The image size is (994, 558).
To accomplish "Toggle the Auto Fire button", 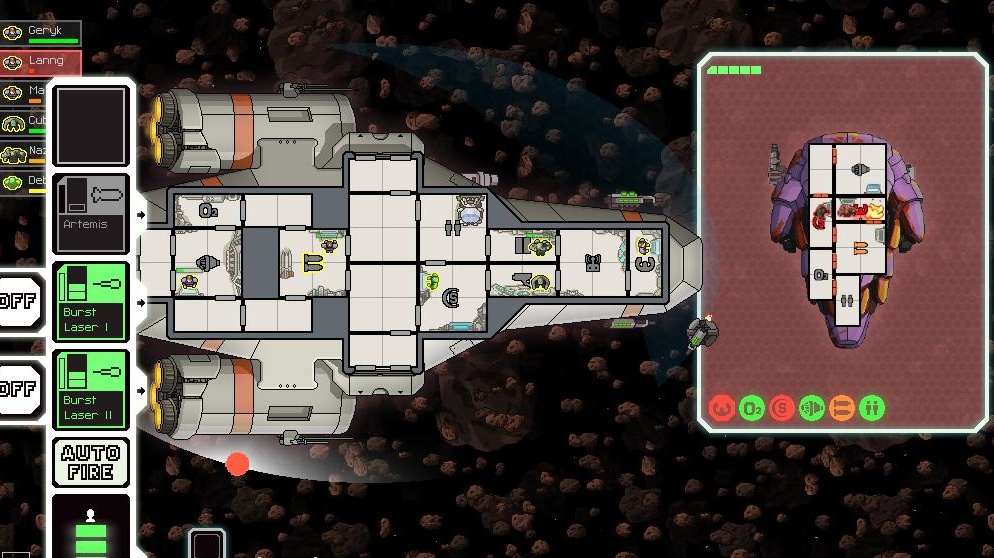I will 91,462.
